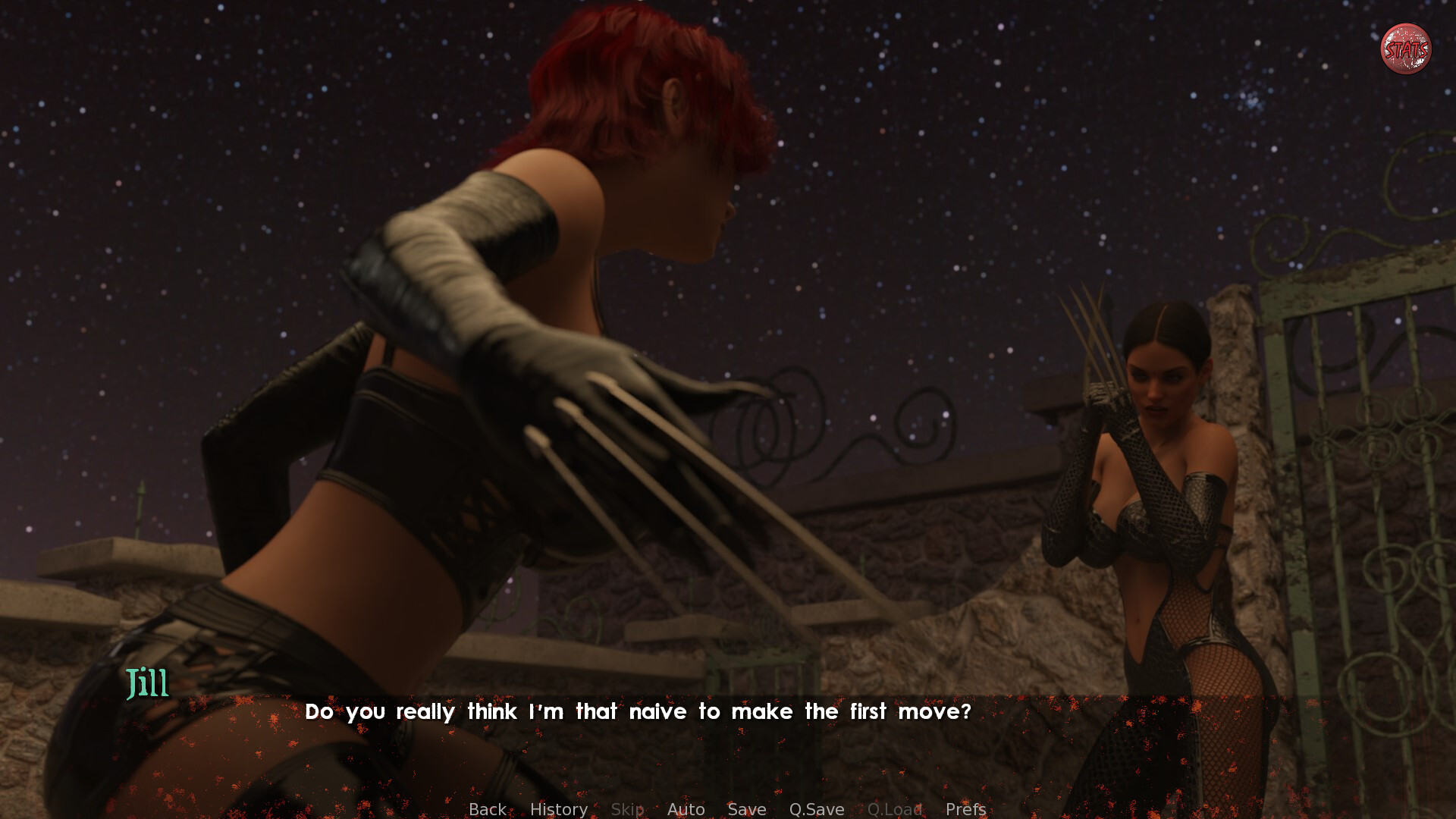Rewind dialogue with the Back control
Image resolution: width=1456 pixels, height=819 pixels.
[x=488, y=809]
